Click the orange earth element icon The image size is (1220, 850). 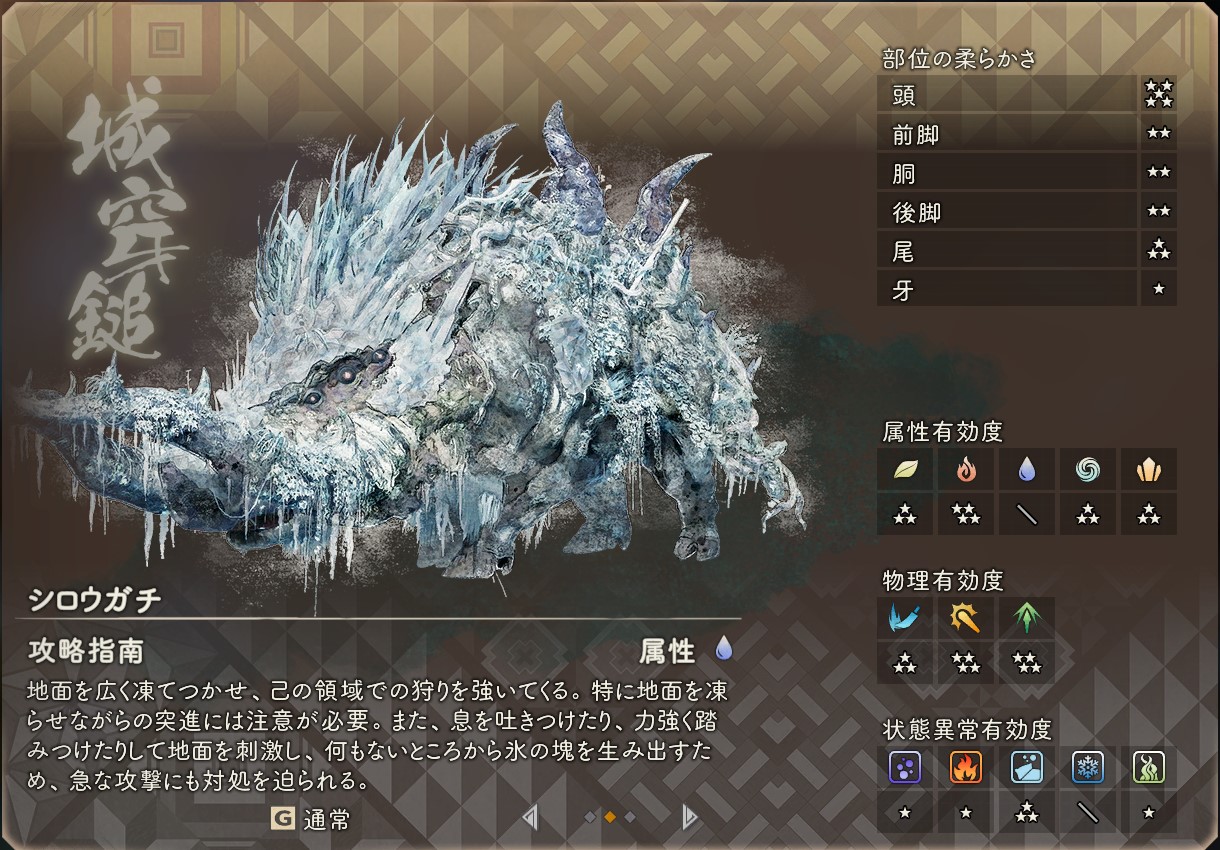1148,469
